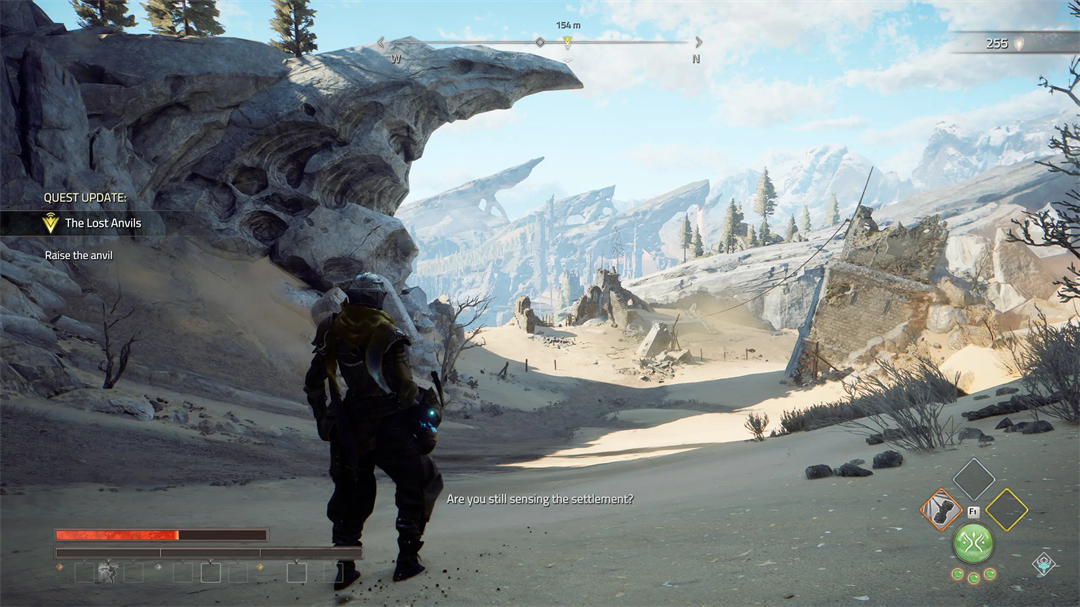Activate the hammer ability in the orange diamond
Screen dimensions: 1080x607
click(941, 510)
